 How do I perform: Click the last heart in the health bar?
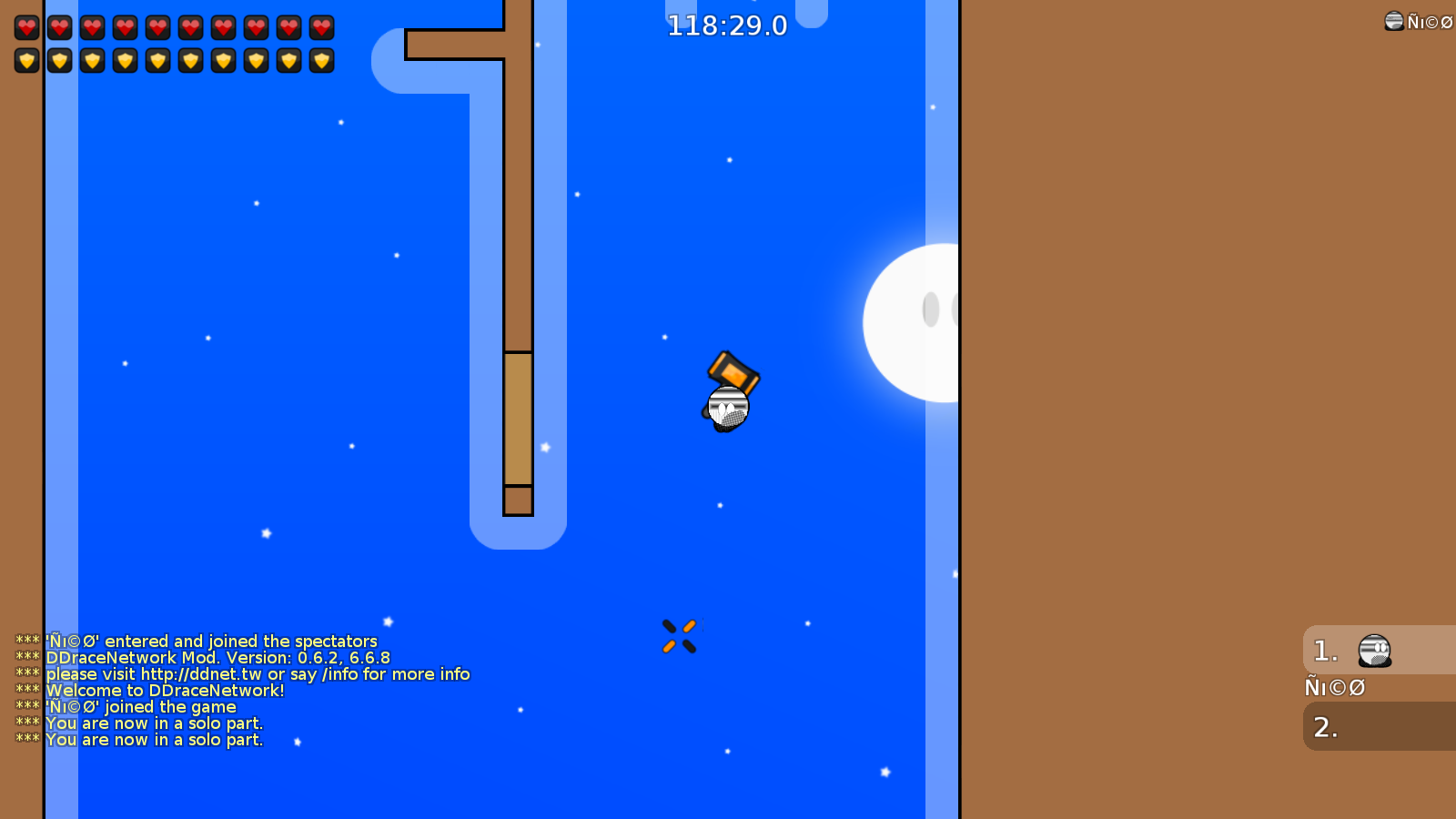(322, 27)
